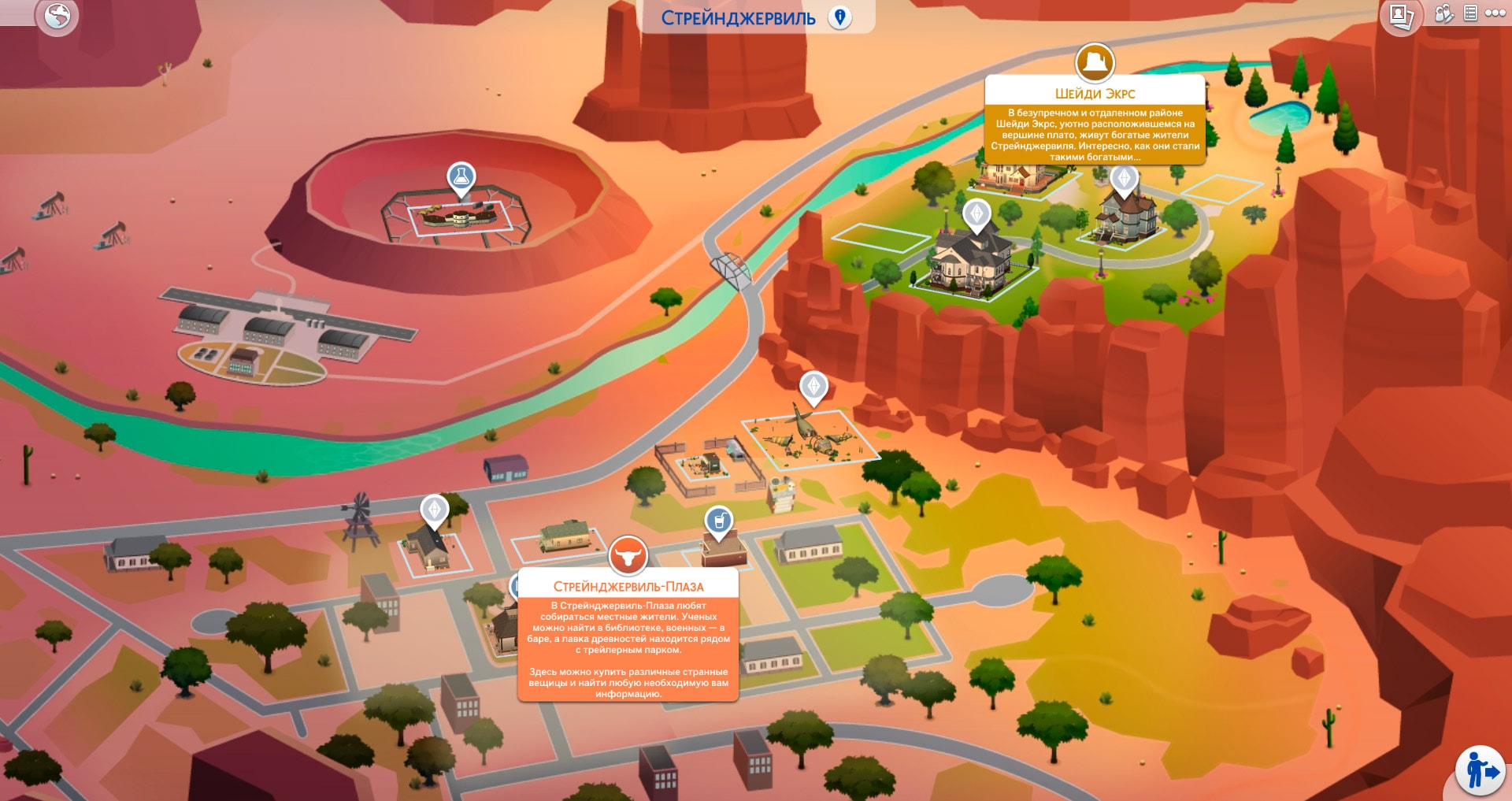This screenshot has height=801, width=1512.
Task: Select the bar drink-cup lot marker
Action: pos(718,521)
